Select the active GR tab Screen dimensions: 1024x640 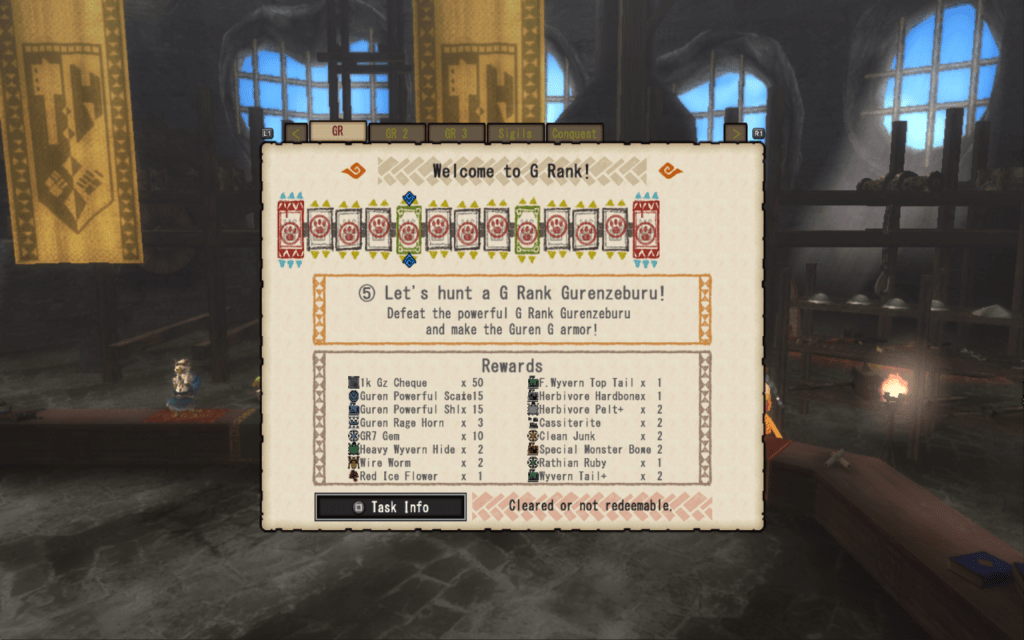pos(337,131)
